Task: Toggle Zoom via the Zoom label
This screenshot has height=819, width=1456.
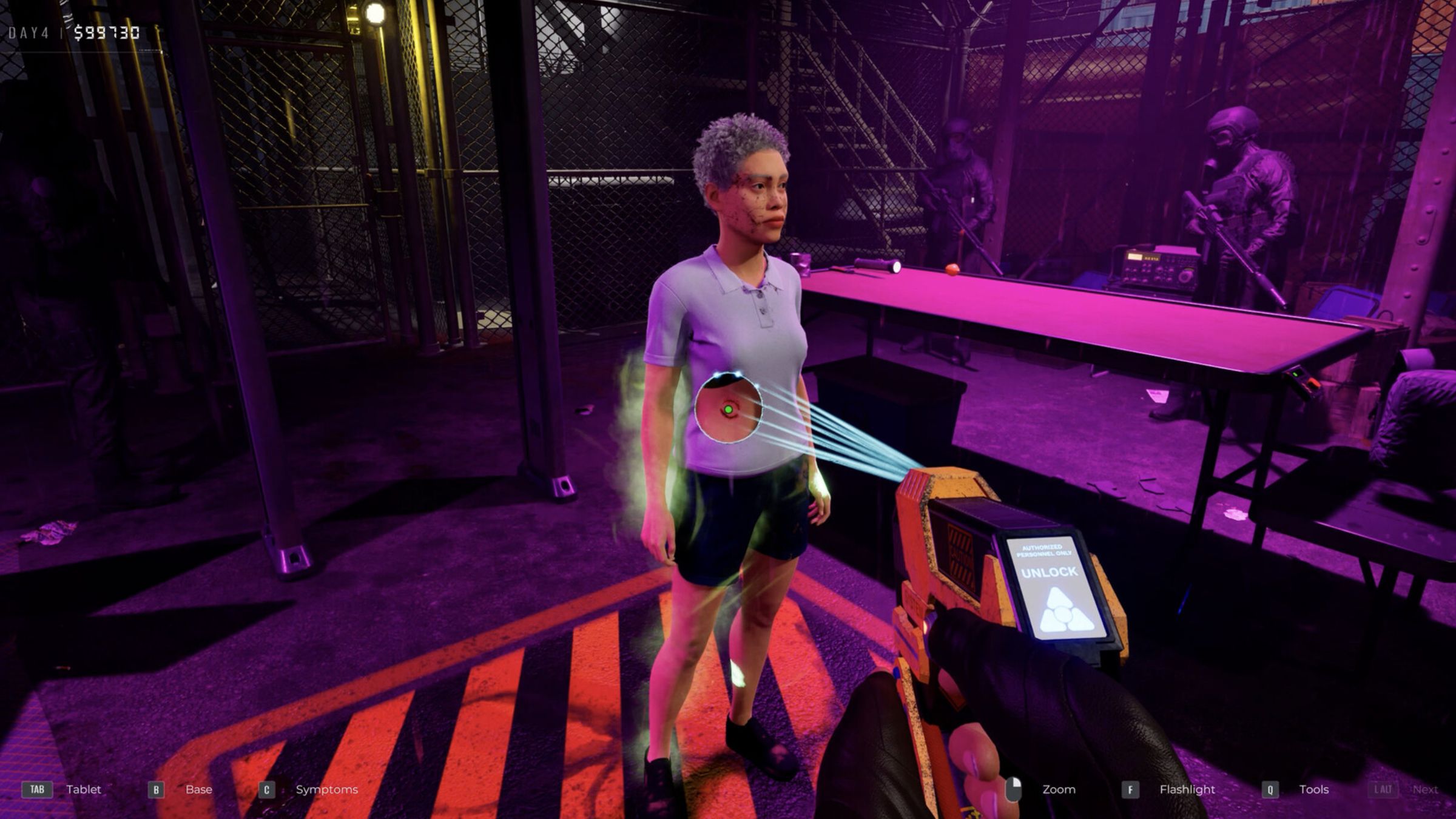Action: pos(1057,789)
